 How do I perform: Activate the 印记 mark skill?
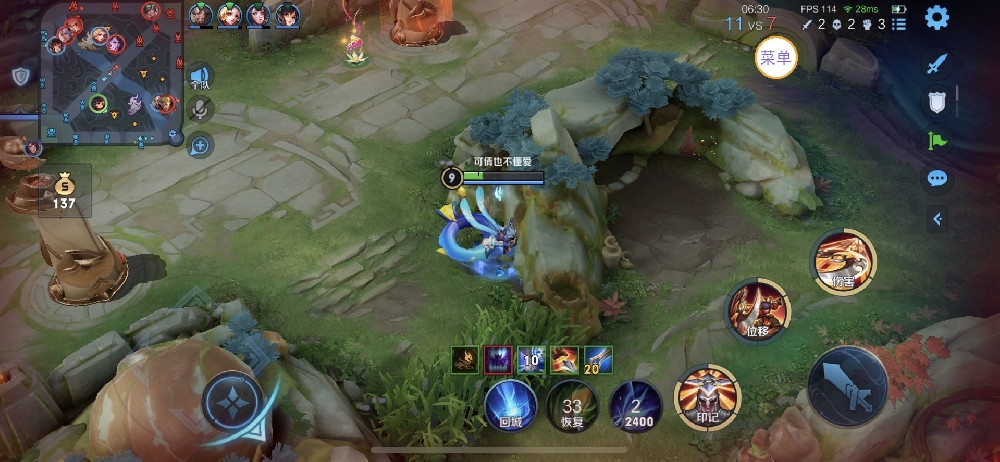point(706,397)
